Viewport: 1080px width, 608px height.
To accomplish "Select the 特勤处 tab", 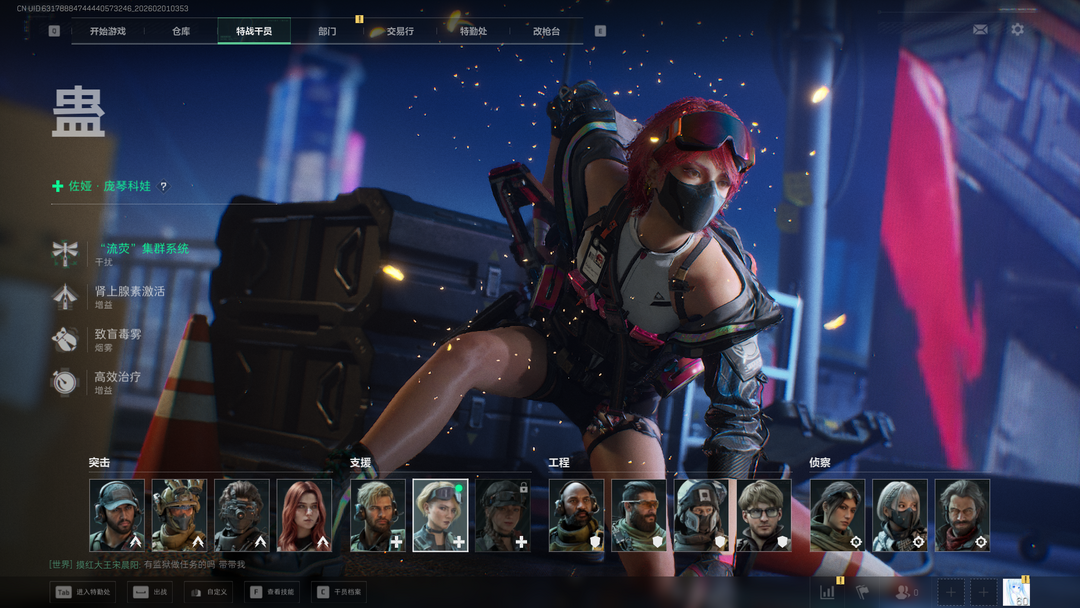I will click(473, 31).
